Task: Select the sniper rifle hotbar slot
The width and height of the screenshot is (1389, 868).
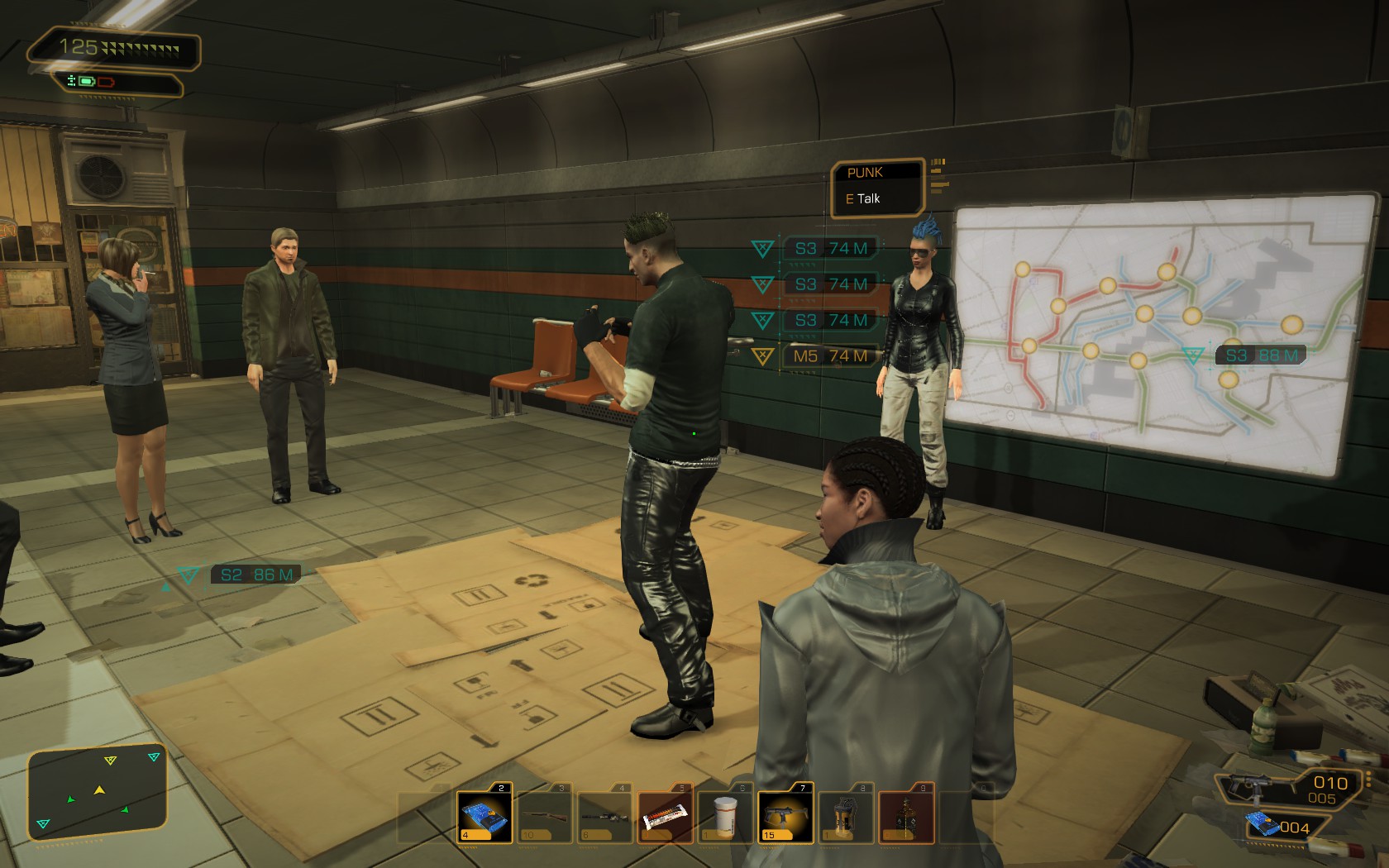Action: (605, 815)
